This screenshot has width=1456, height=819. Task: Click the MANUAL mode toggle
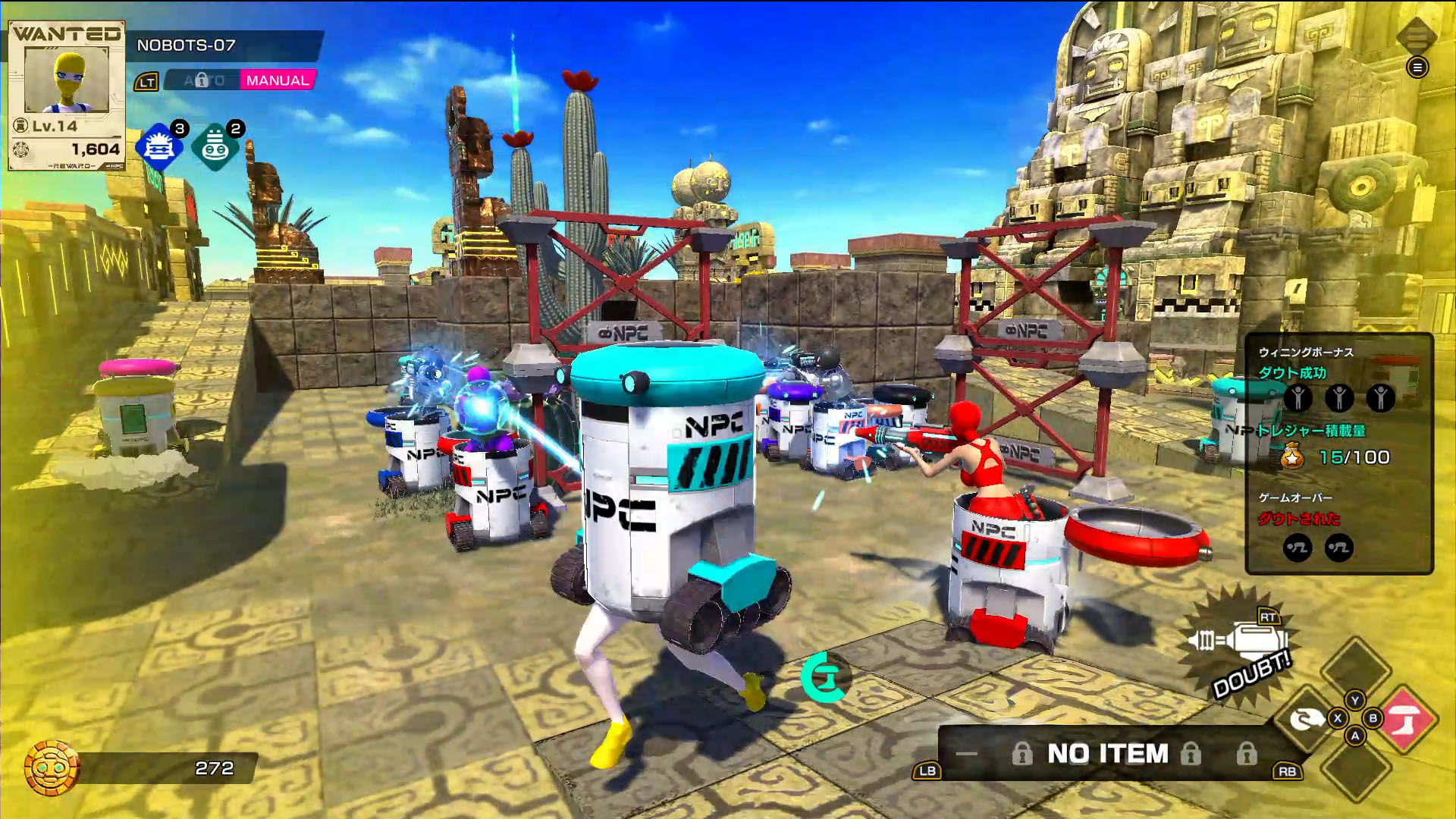(x=277, y=78)
